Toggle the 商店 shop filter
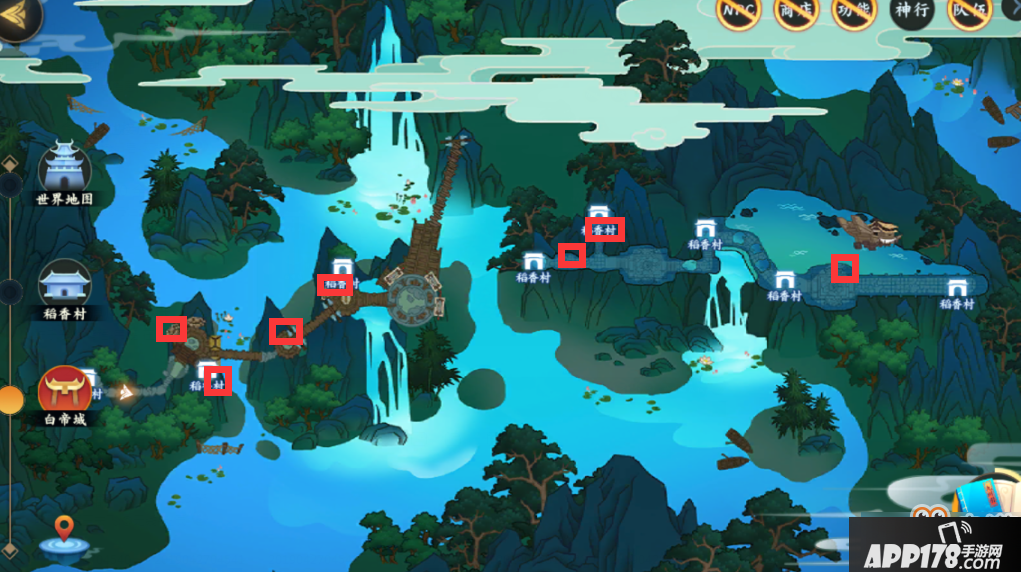This screenshot has height=572, width=1021. [797, 13]
